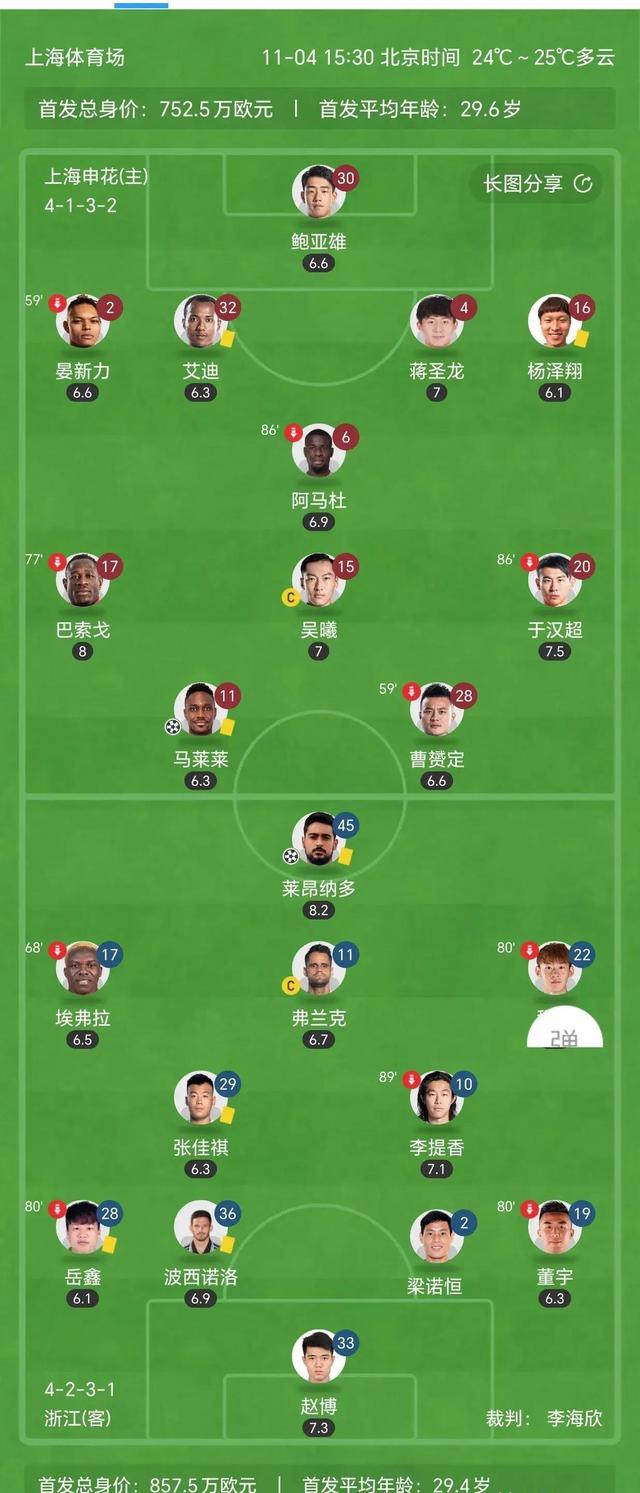Choose 曹赟定 number 28 avatar
640x1493 pixels.
(x=436, y=709)
